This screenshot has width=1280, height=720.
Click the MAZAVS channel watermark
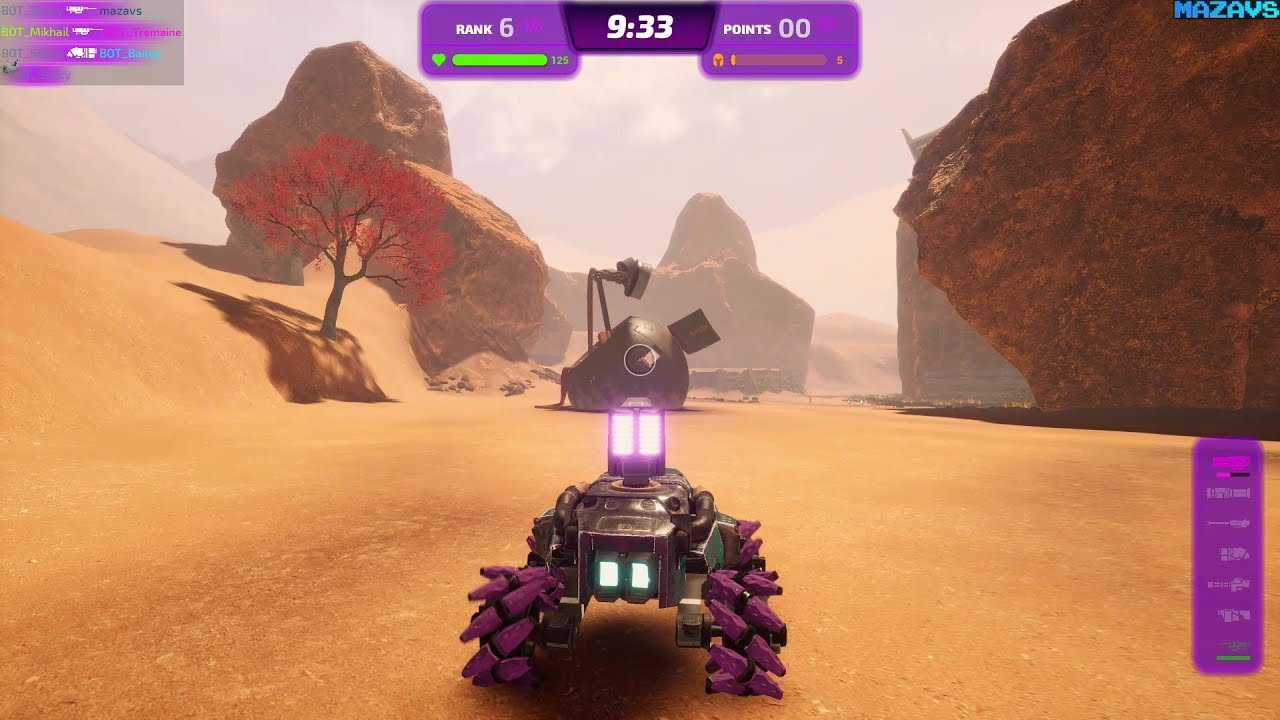[1226, 11]
